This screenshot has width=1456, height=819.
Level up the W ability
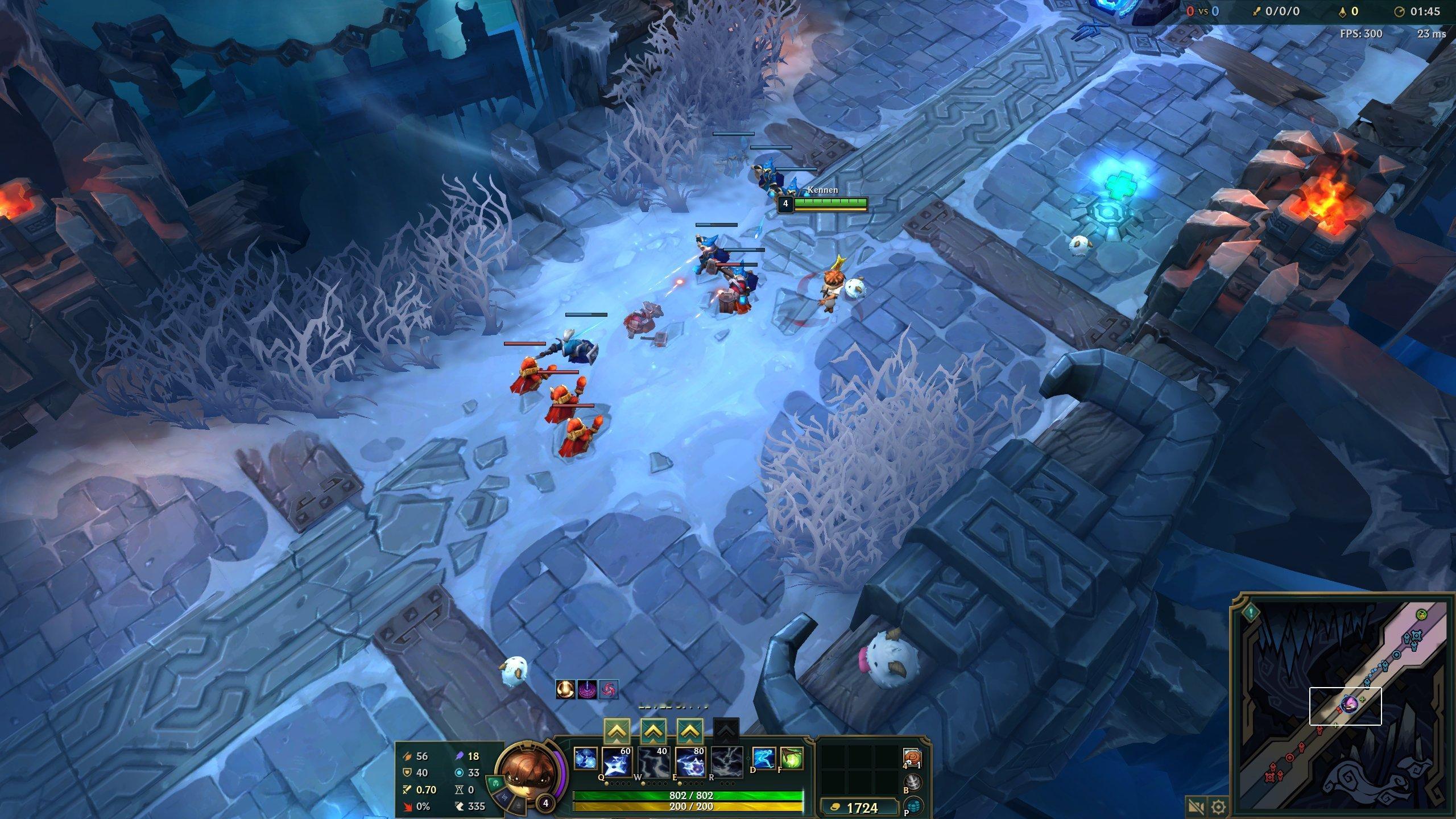pyautogui.click(x=653, y=731)
